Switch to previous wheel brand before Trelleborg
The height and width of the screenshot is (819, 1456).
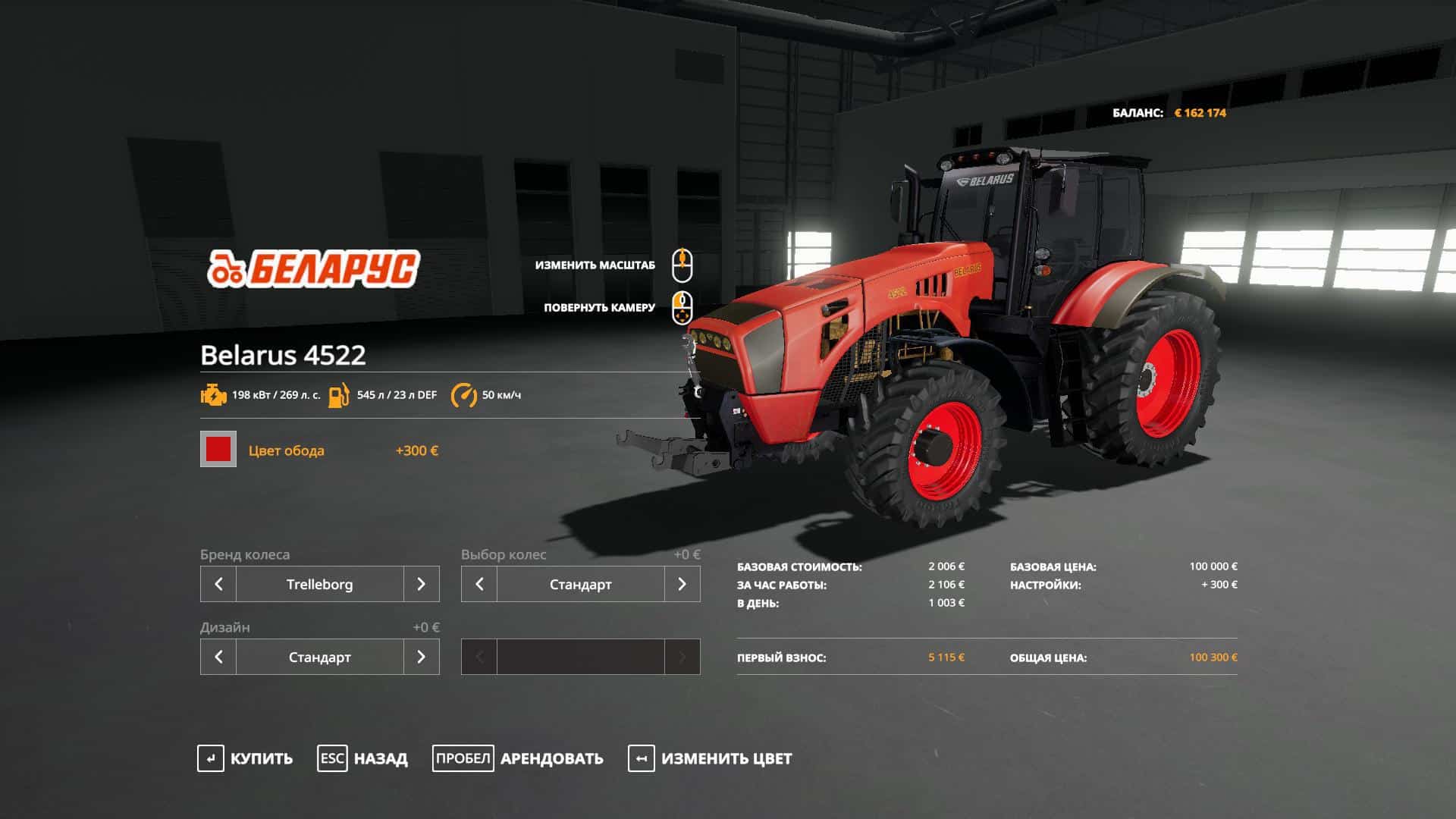(218, 584)
